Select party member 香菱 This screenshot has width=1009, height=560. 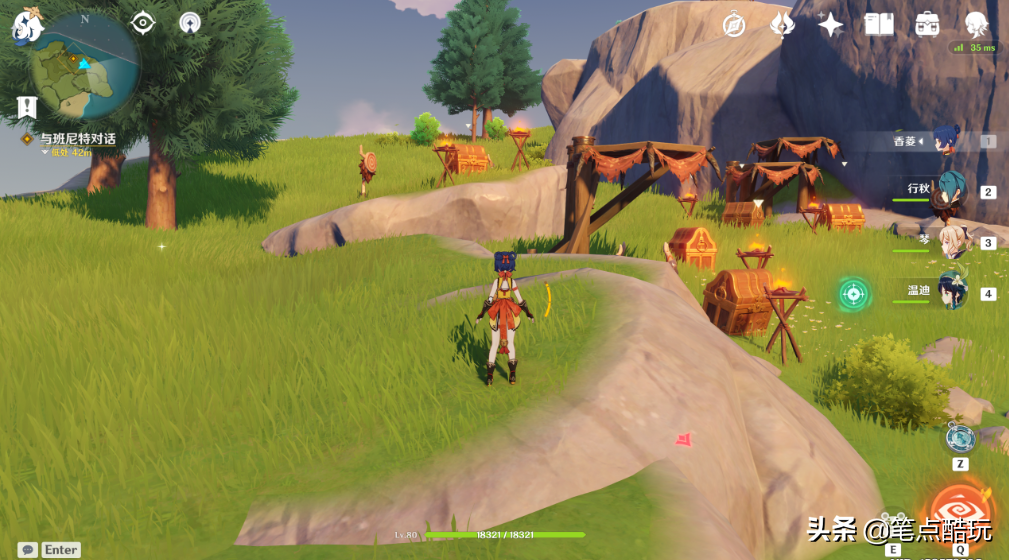point(945,142)
